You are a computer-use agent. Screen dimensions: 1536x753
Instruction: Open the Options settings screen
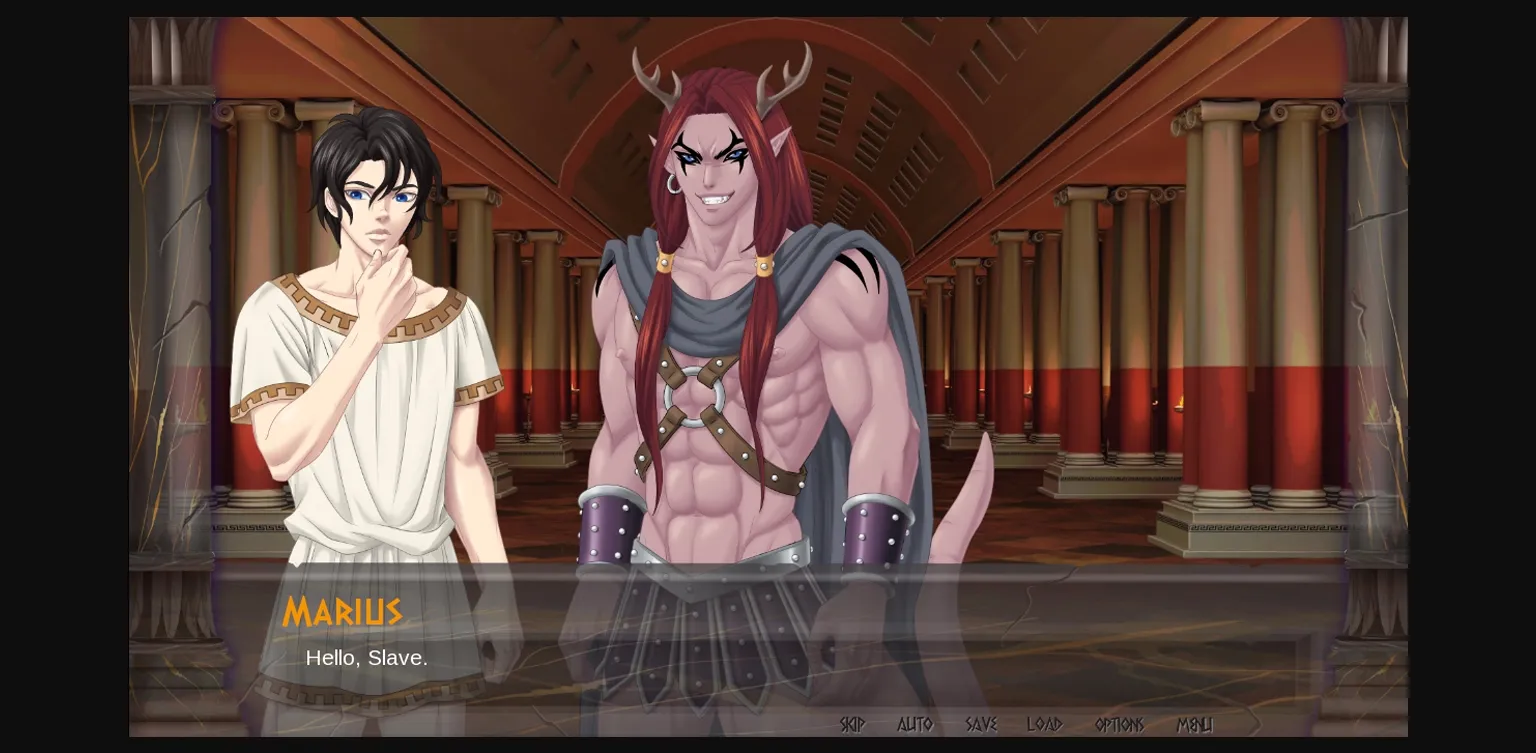(x=1118, y=725)
